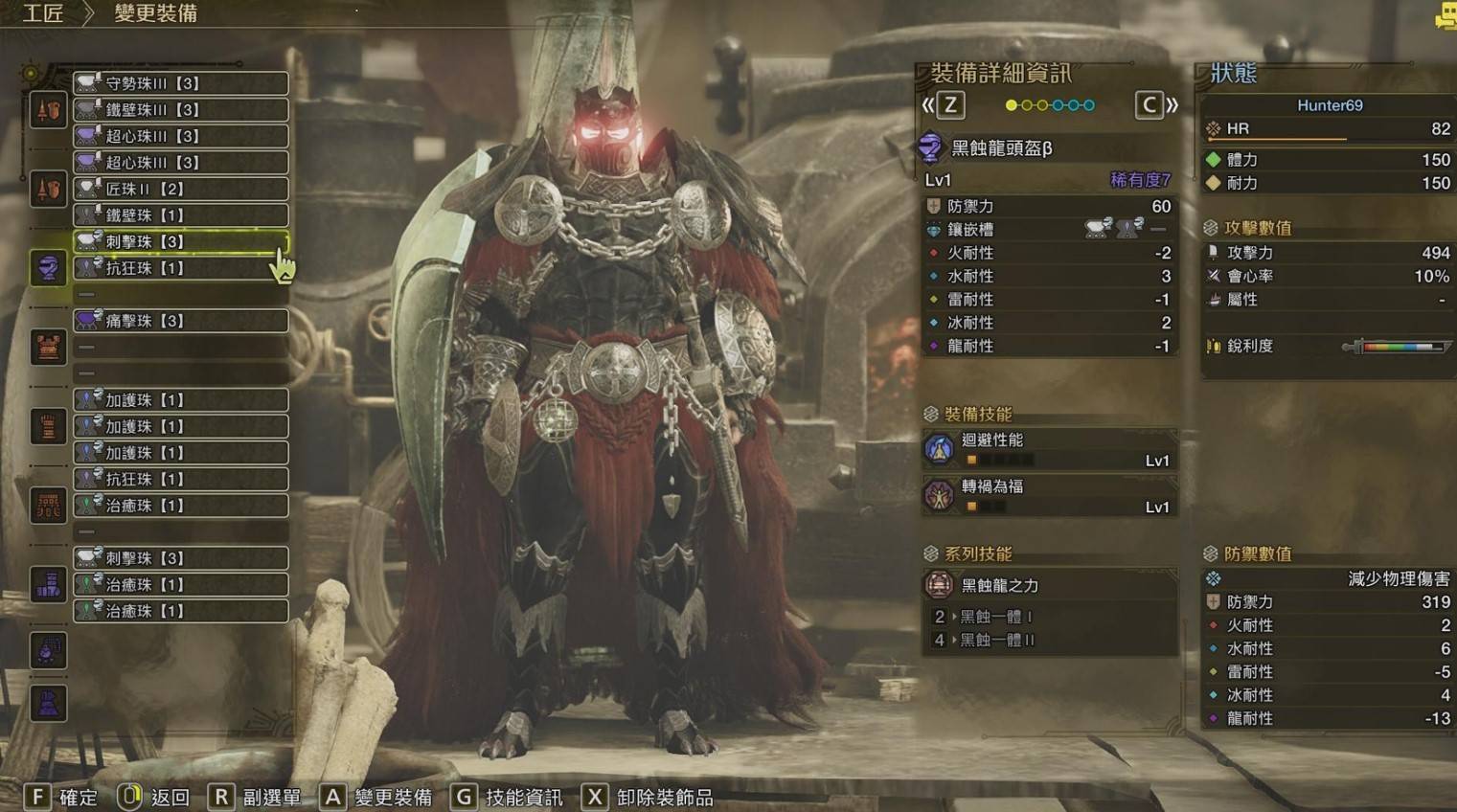Select the 痛擊珠【3】 decoration row
Viewport: 1457px width, 812px height.
(x=181, y=321)
